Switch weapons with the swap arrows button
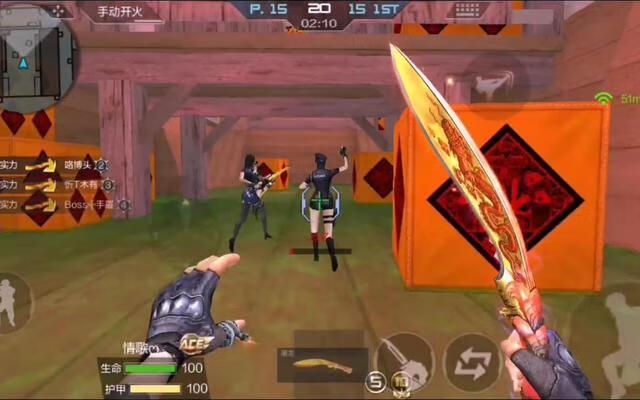 tap(472, 361)
